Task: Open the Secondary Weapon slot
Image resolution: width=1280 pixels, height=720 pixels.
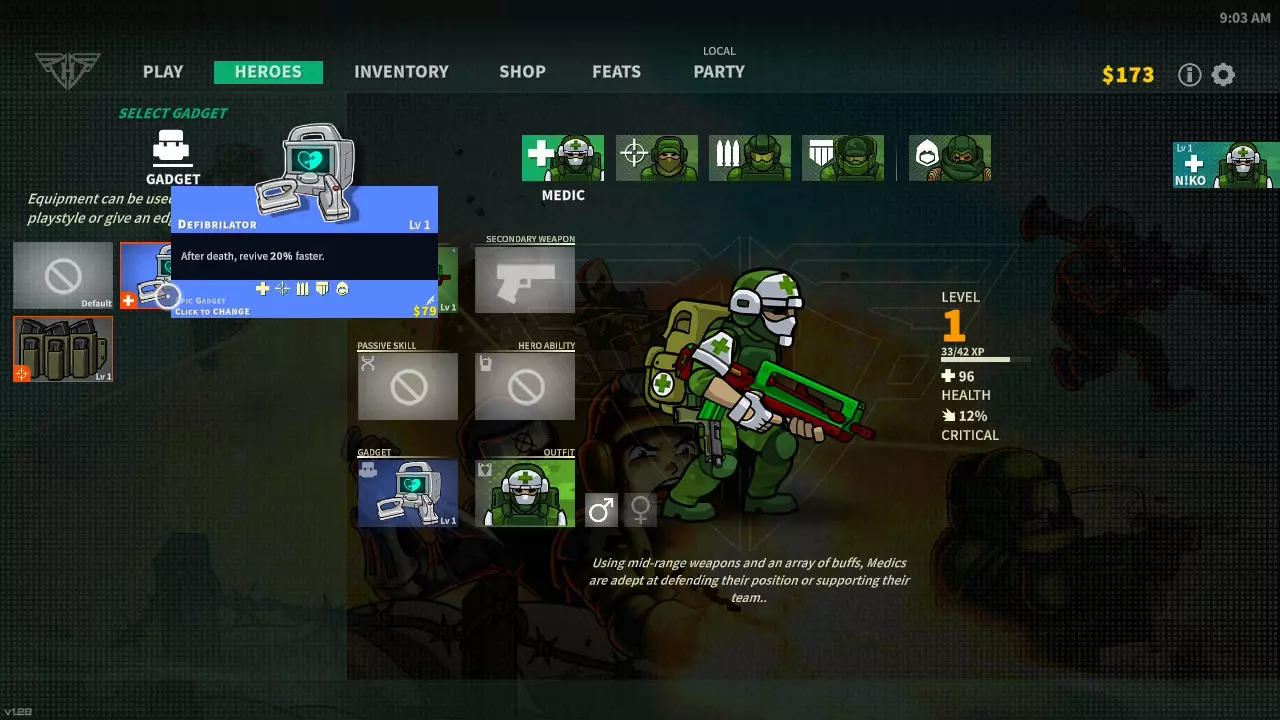Action: [525, 279]
